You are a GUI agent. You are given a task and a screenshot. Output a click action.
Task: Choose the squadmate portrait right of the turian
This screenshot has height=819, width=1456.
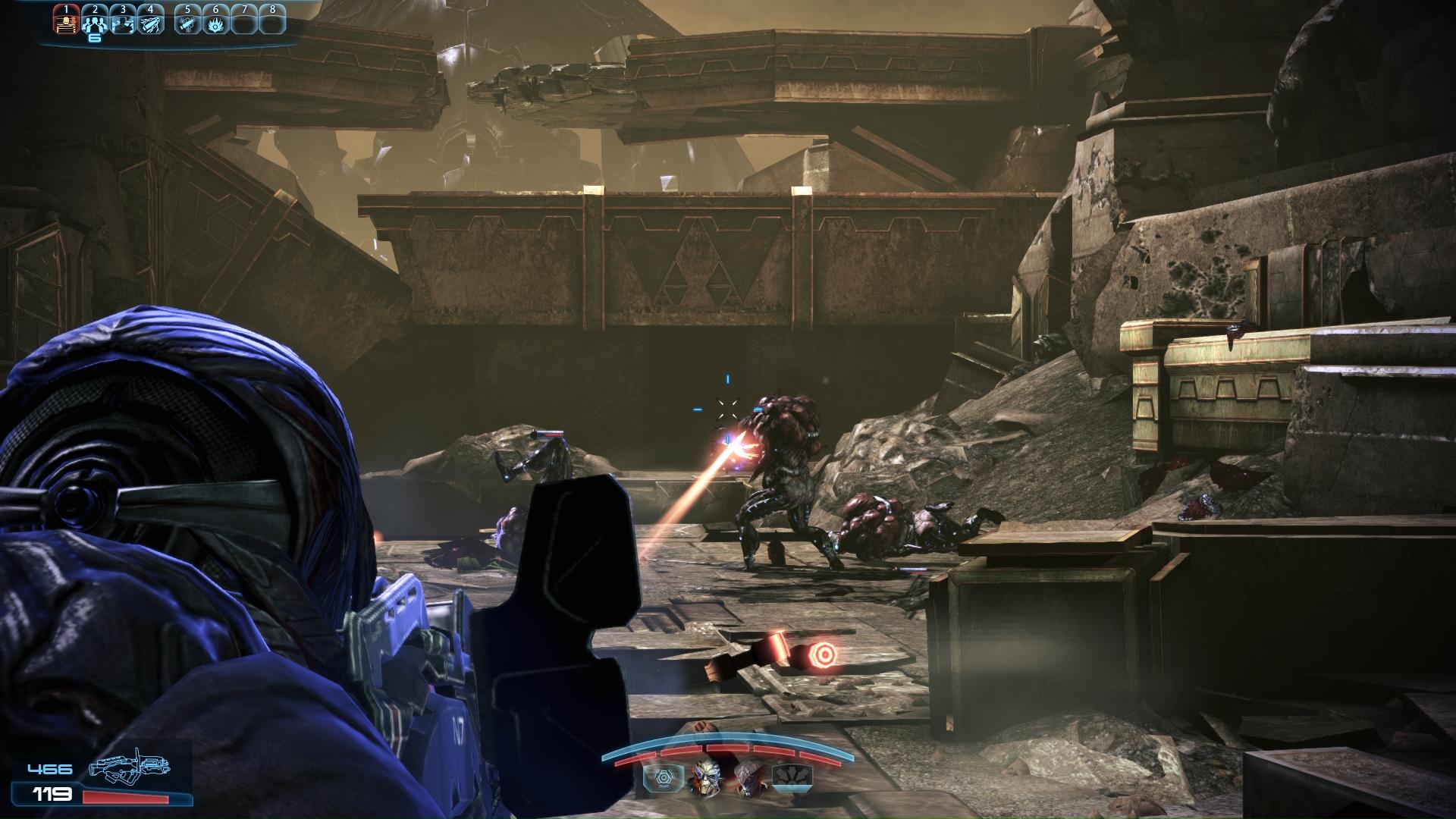748,777
